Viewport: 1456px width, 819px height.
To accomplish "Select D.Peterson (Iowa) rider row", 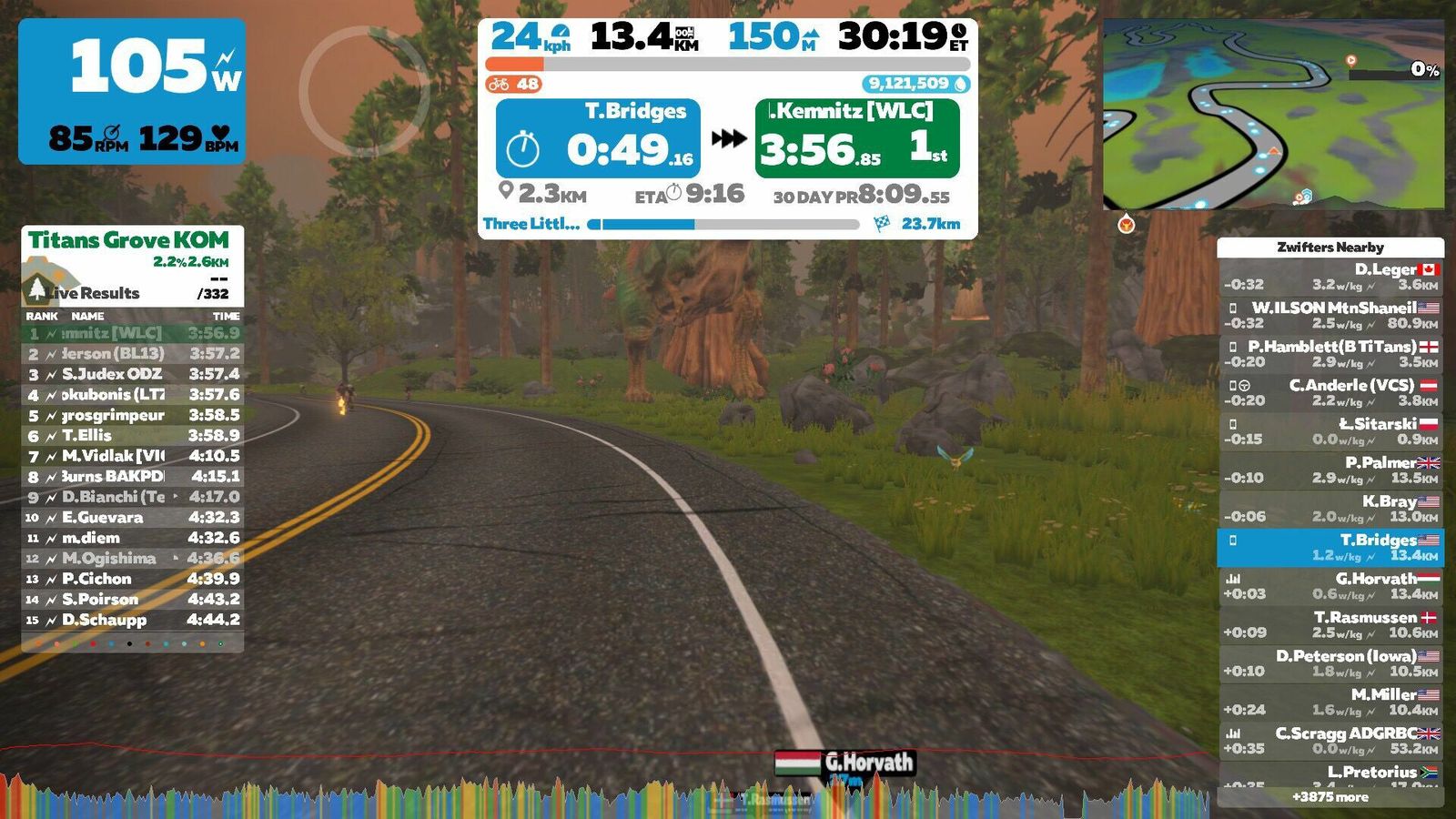I will 1330,663.
